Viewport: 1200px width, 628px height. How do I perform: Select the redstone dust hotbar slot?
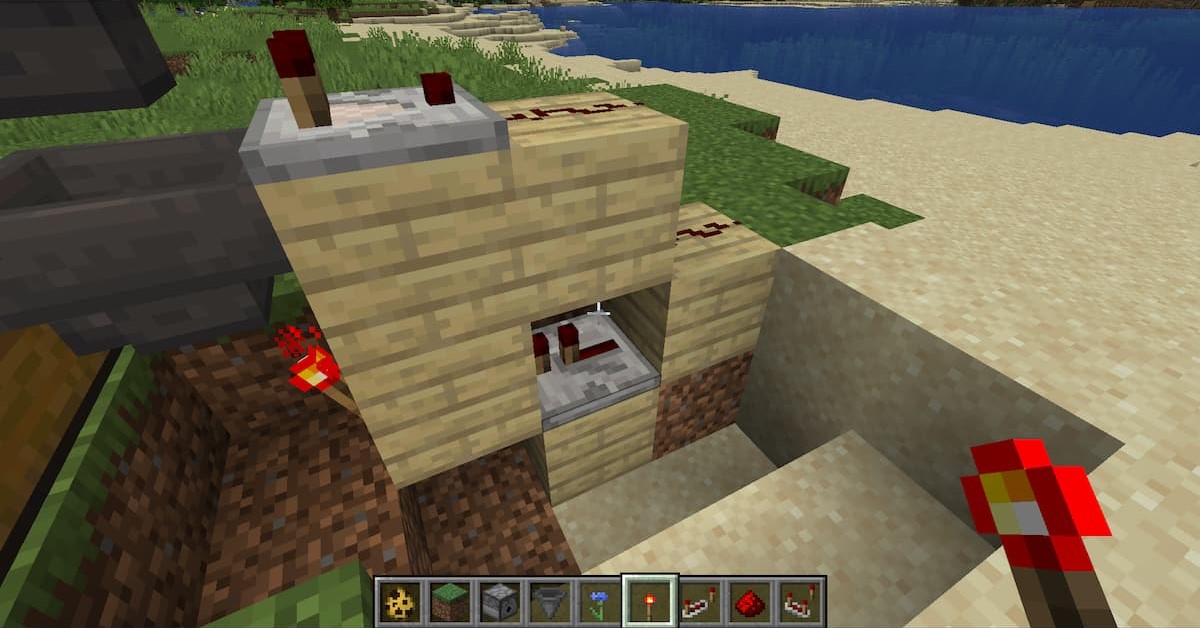750,602
